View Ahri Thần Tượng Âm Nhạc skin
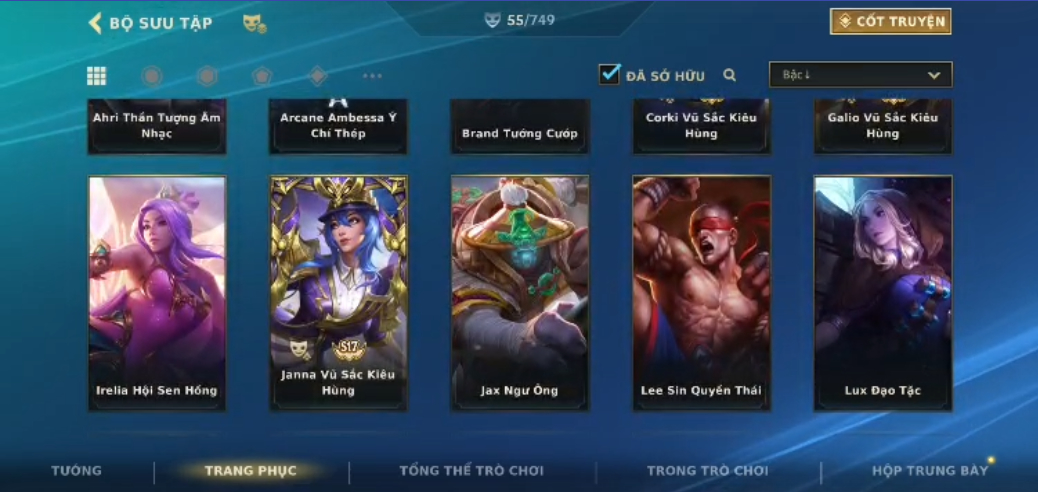This screenshot has height=492, width=1038. 157,126
